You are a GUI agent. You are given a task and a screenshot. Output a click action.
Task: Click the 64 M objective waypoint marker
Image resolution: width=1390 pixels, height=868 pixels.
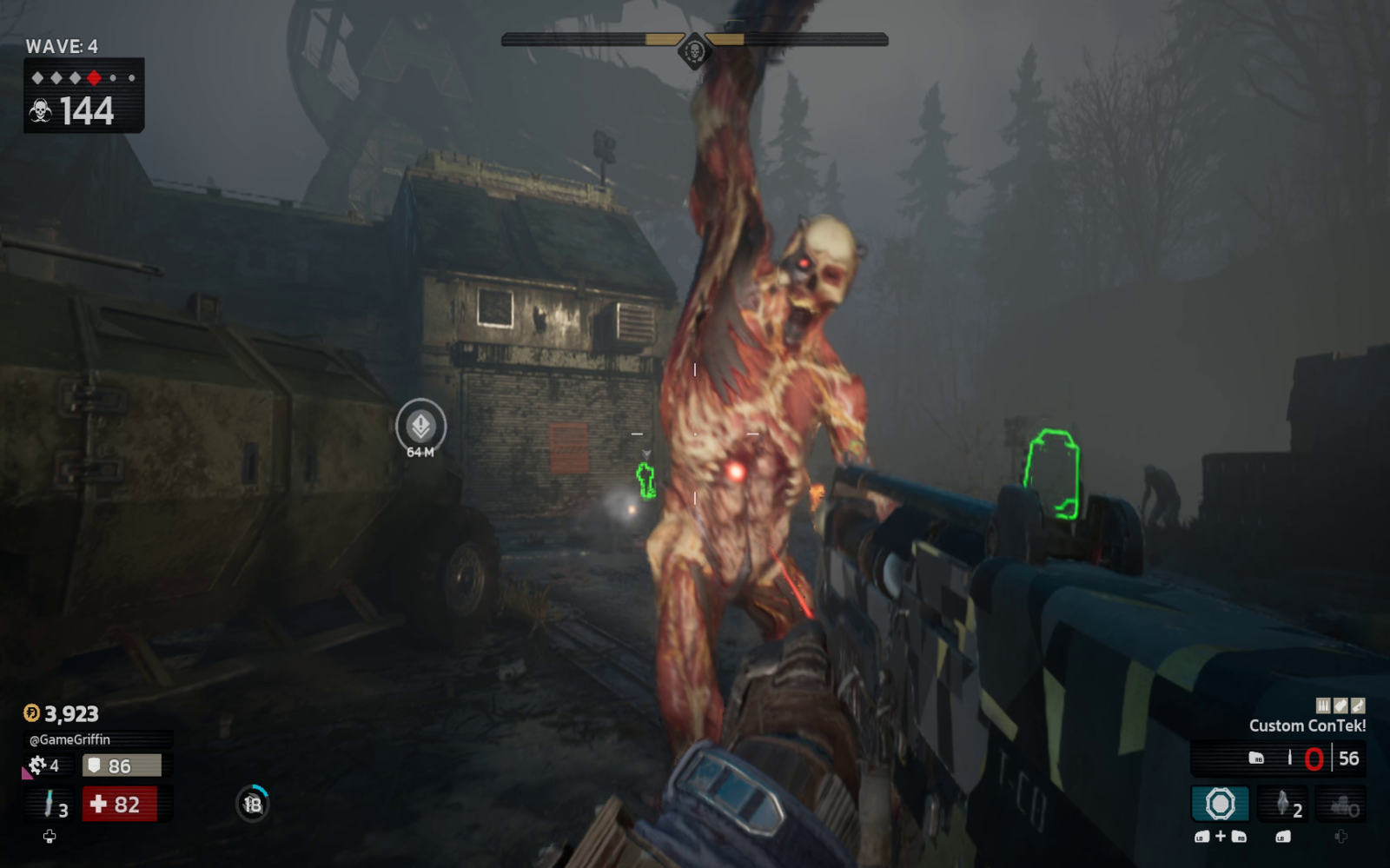point(420,425)
